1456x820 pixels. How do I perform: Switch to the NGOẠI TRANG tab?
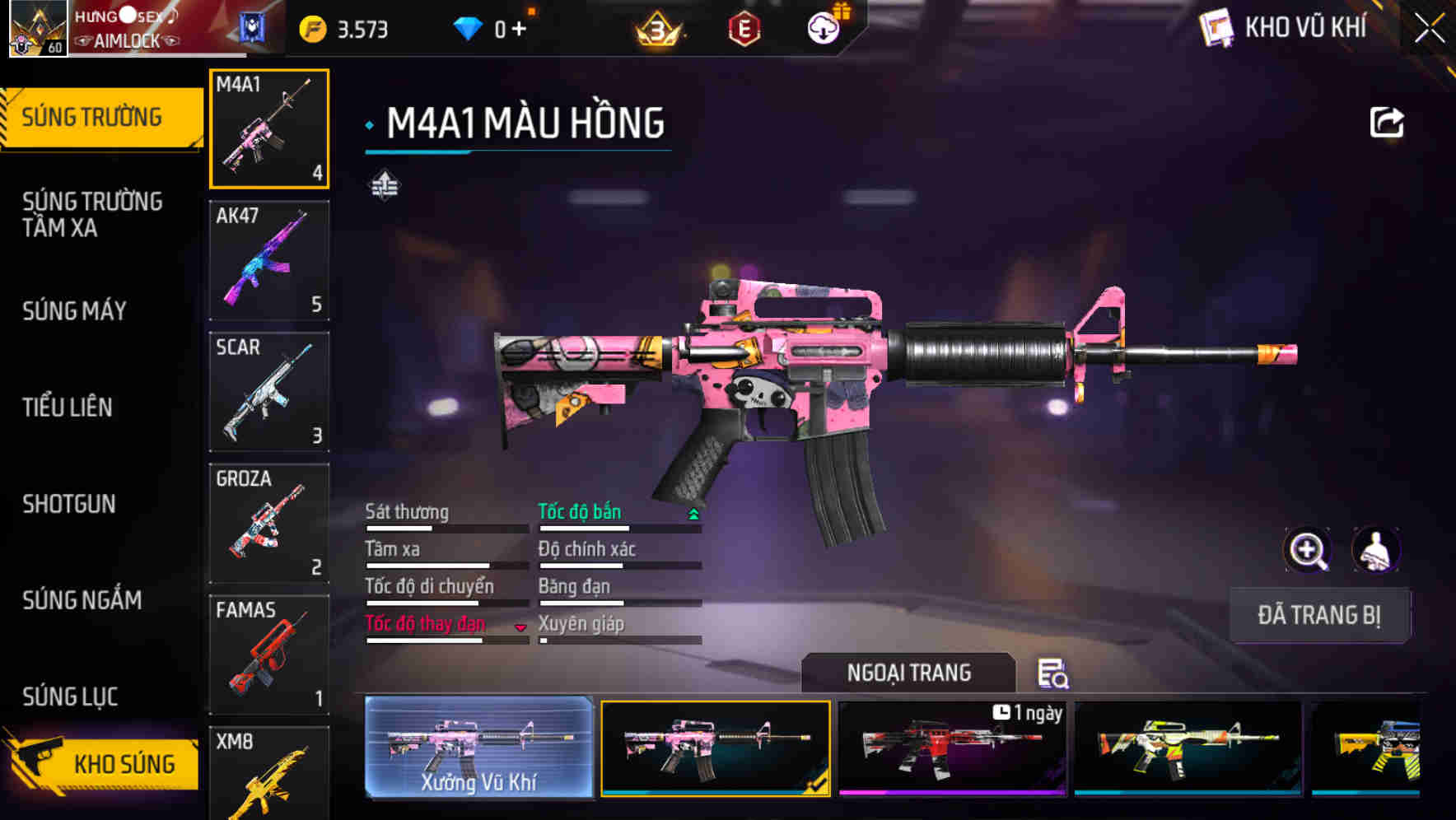tap(909, 673)
